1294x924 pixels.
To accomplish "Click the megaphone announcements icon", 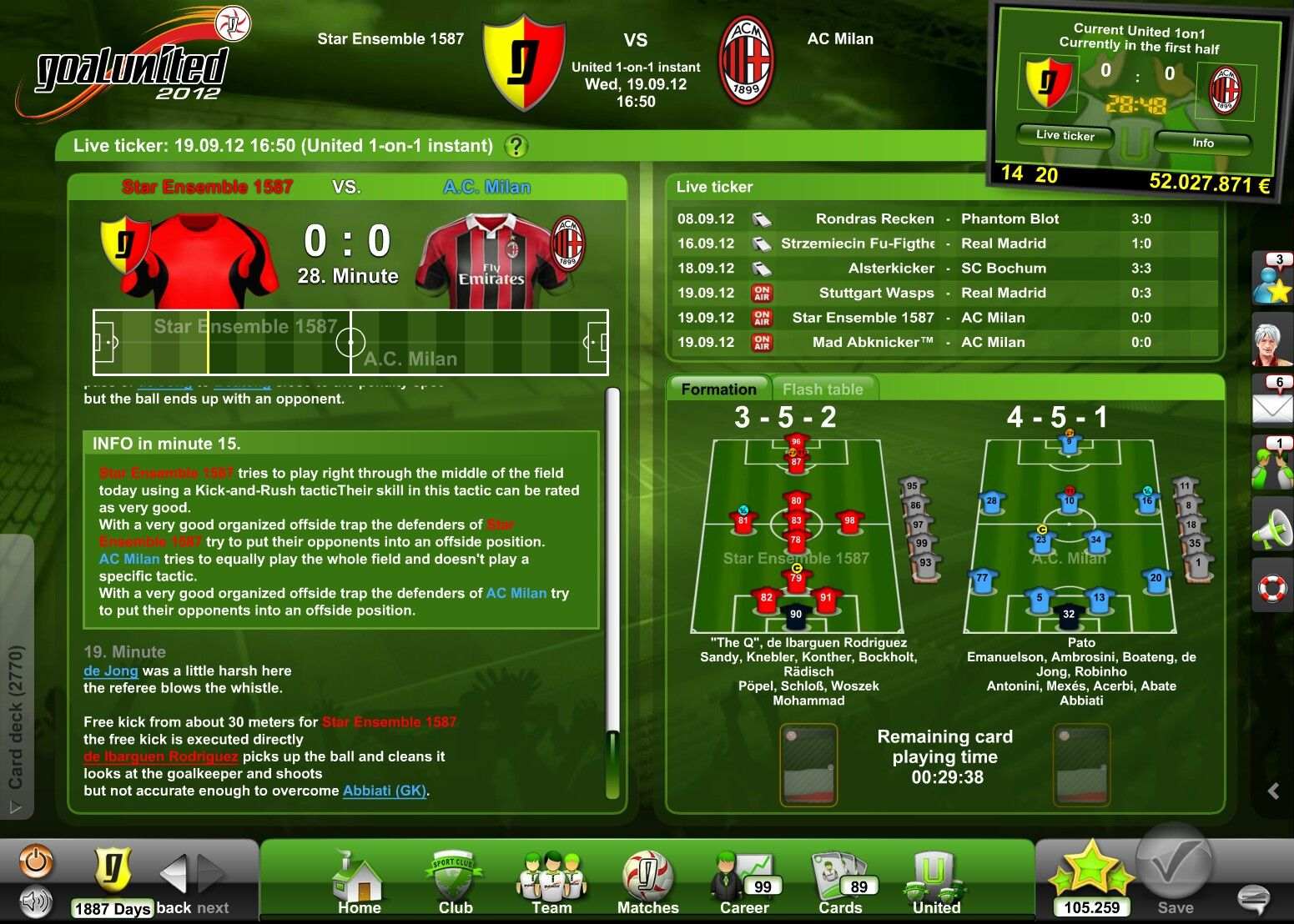I will click(x=1271, y=529).
